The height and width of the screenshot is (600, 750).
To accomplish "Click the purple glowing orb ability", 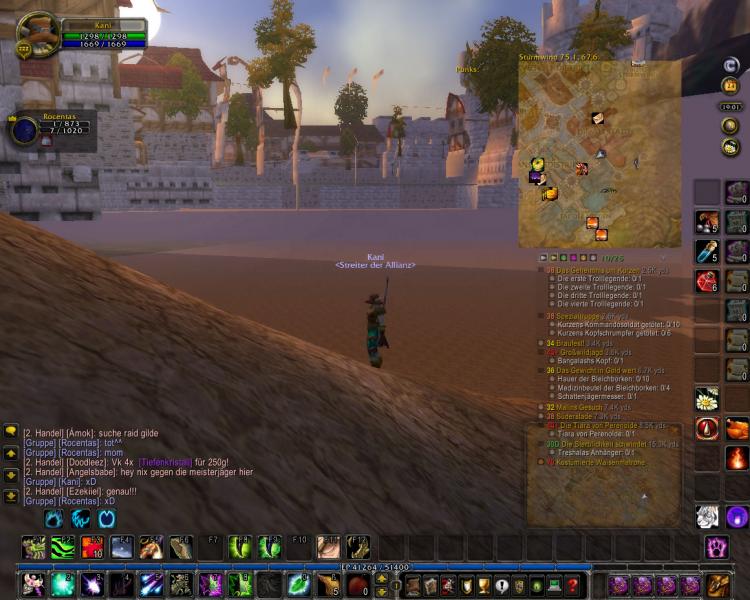I will pos(737,517).
